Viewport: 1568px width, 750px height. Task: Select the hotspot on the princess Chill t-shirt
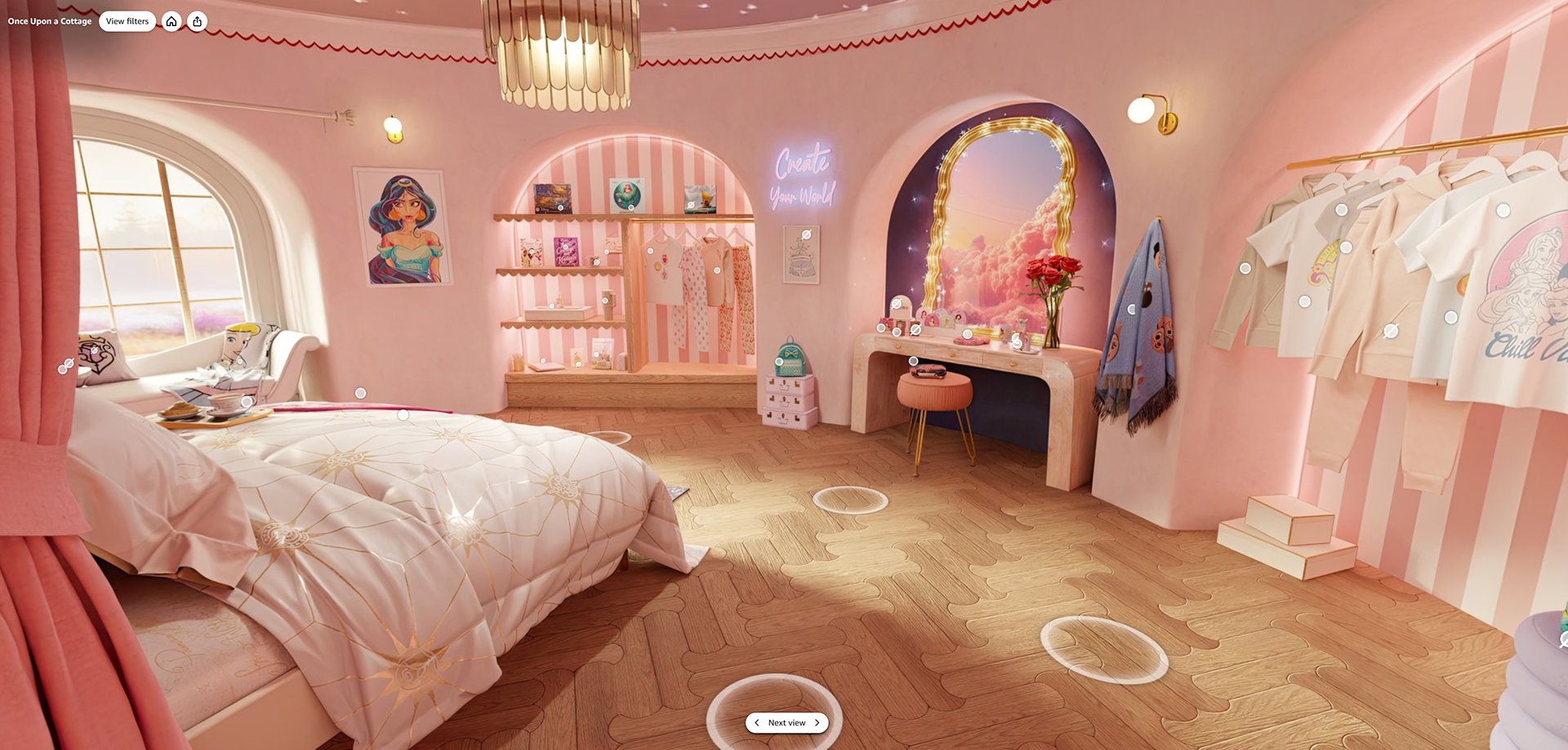coord(1503,210)
